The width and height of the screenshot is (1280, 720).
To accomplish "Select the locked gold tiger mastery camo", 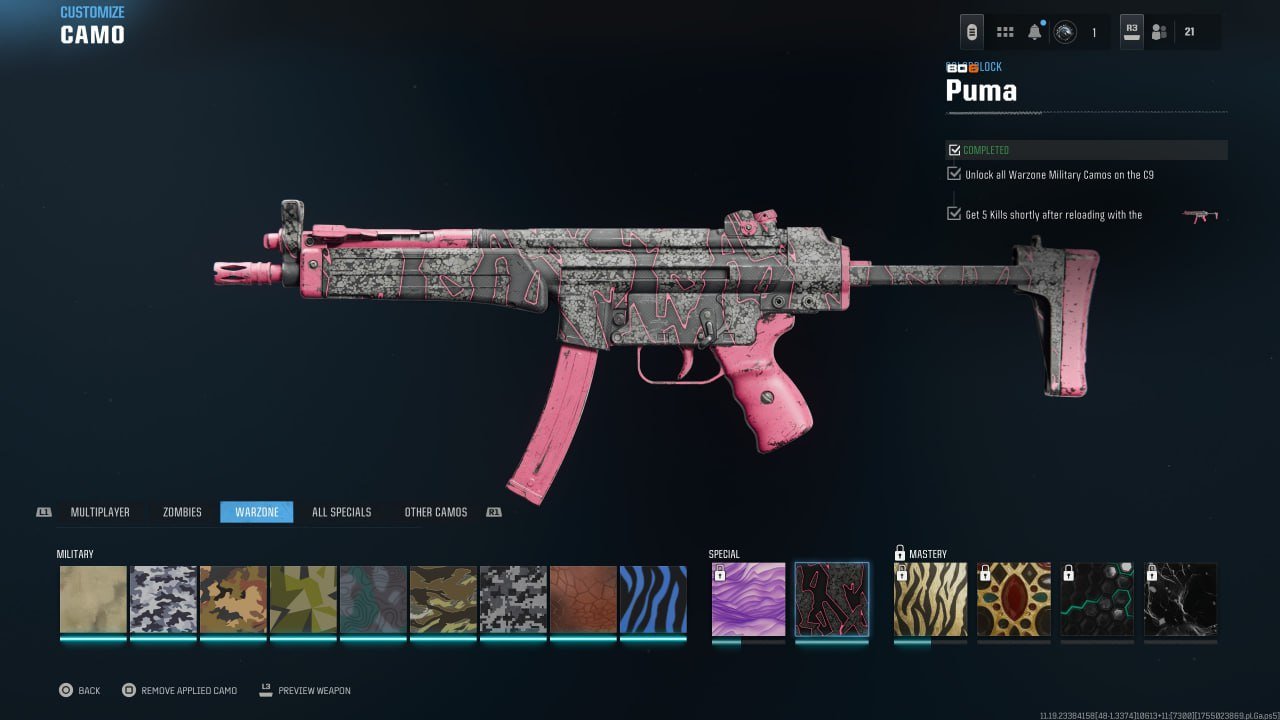I will pyautogui.click(x=930, y=600).
